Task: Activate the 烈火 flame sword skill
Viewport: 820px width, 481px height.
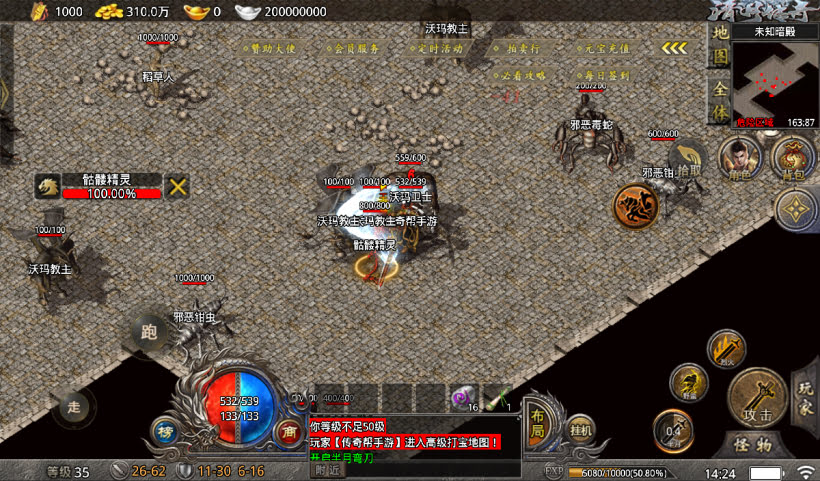Action: (725, 348)
